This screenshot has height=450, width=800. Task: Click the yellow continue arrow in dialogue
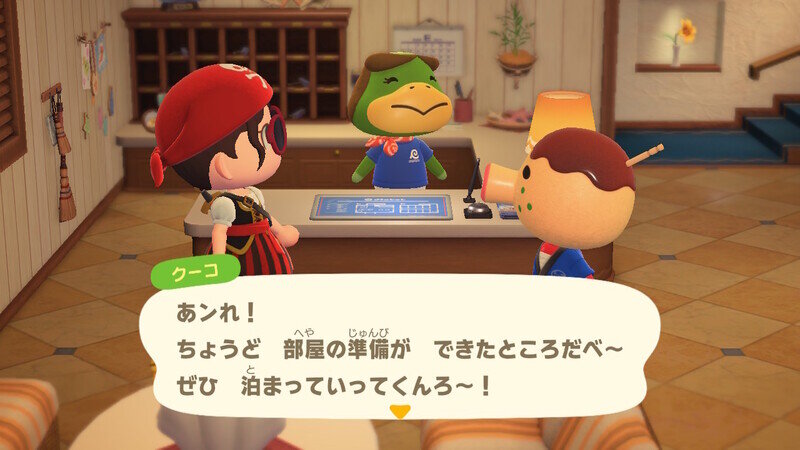(400, 411)
